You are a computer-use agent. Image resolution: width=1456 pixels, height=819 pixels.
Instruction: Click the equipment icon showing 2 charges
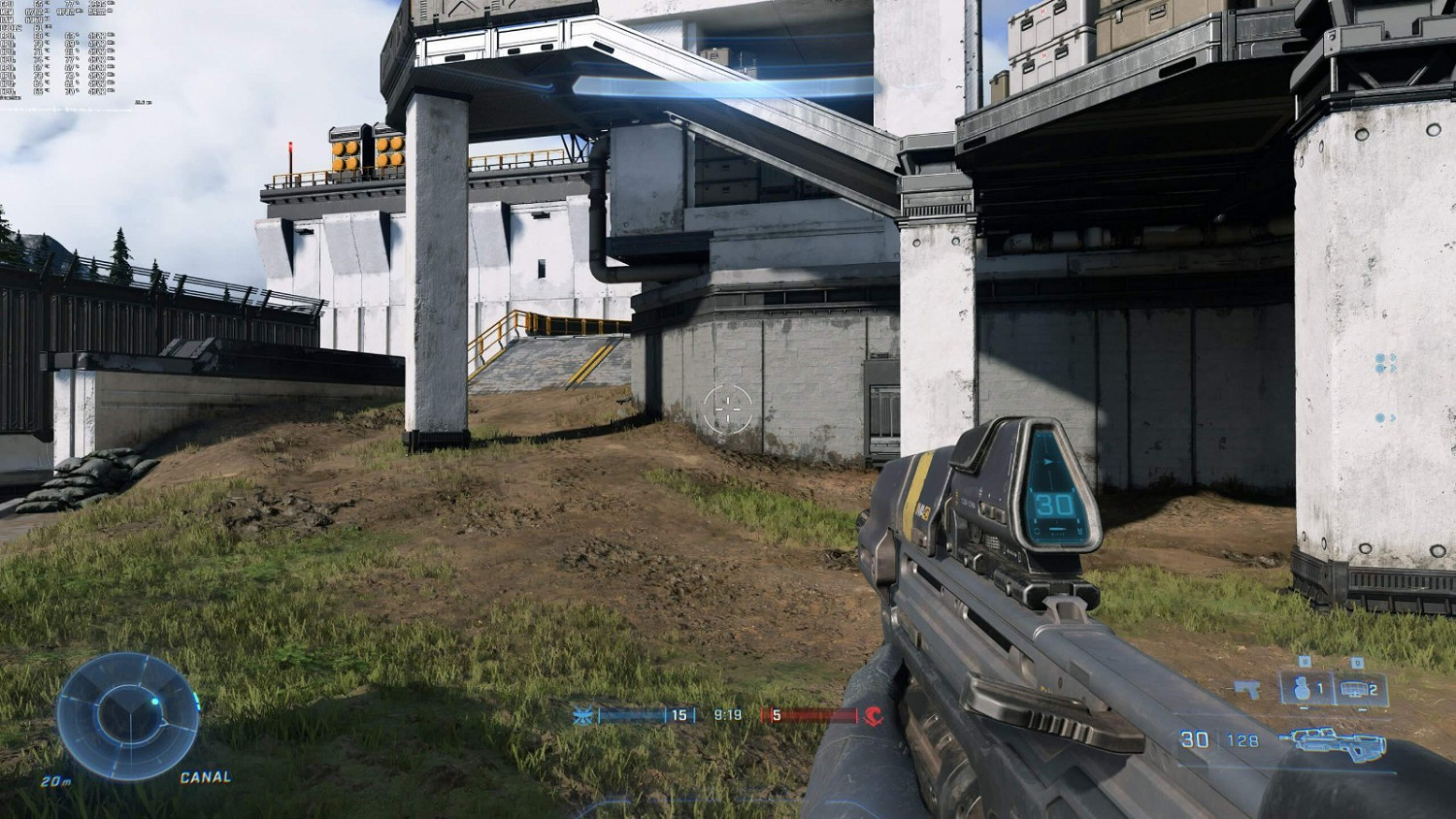tap(1357, 689)
